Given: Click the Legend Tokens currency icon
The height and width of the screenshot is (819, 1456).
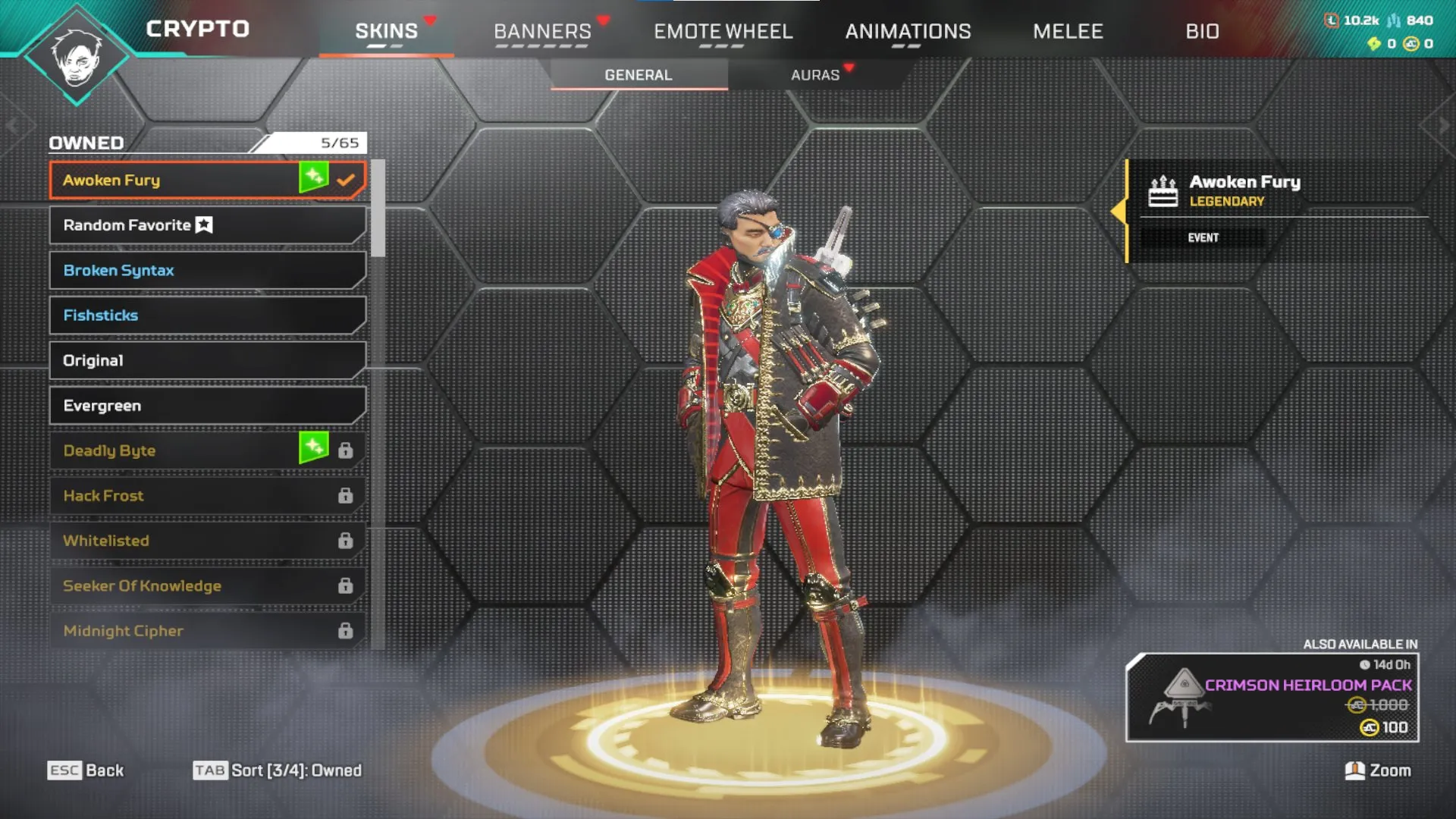Looking at the screenshot, I should coord(1332,20).
